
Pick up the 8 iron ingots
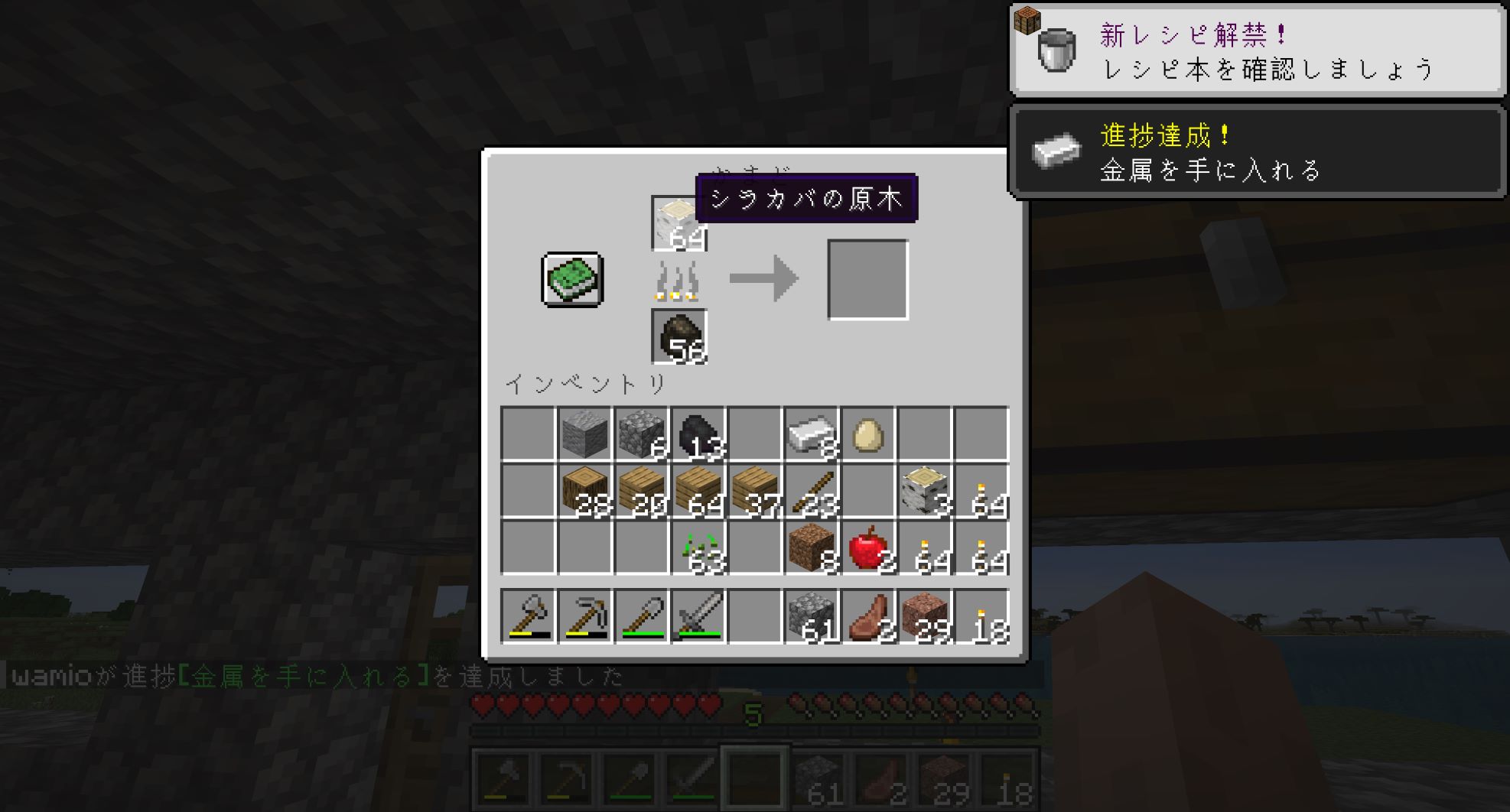(x=811, y=434)
